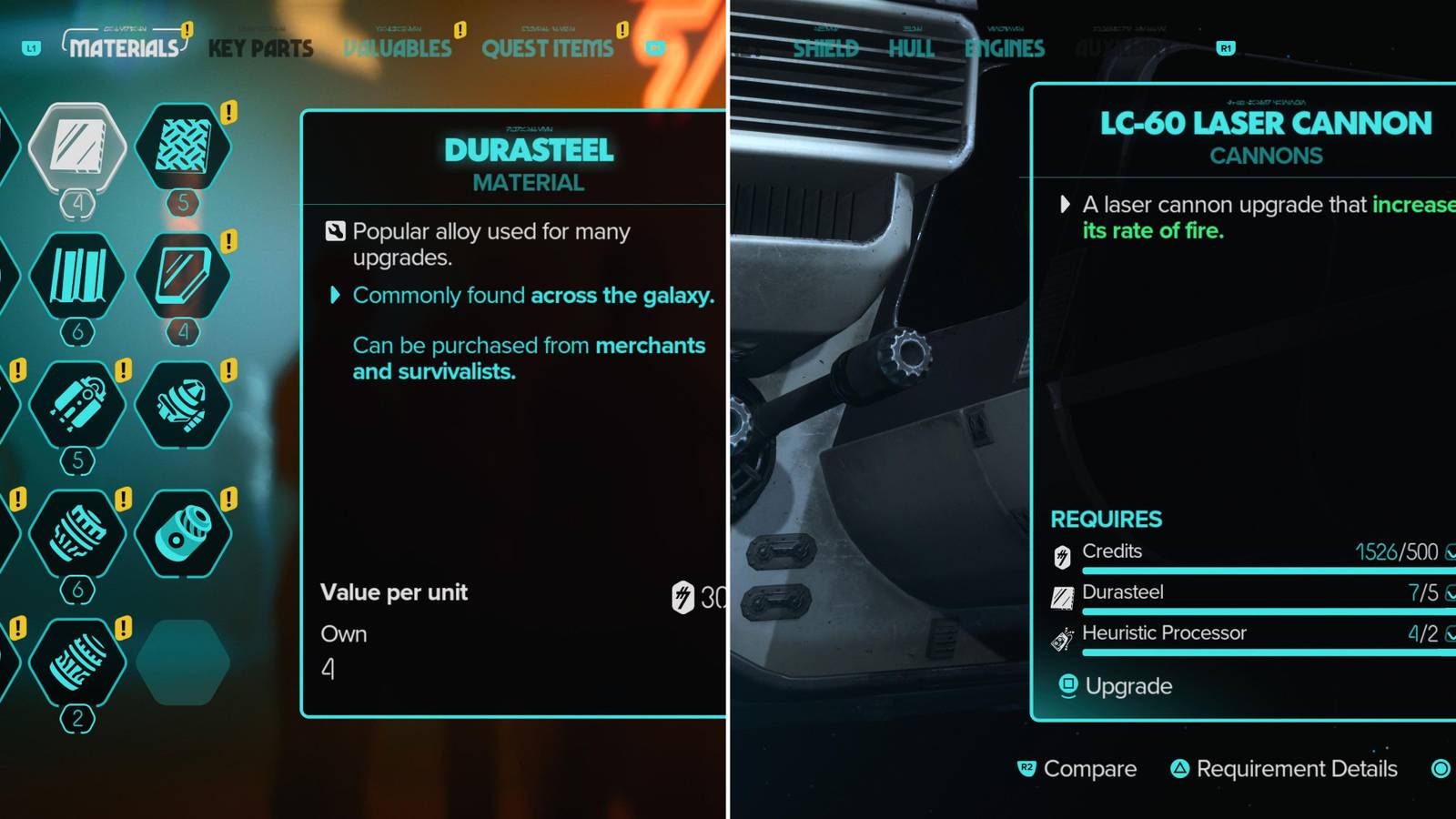The height and width of the screenshot is (819, 1456).
Task: Click the metal bars material showing quantity 6
Action: coord(77,278)
